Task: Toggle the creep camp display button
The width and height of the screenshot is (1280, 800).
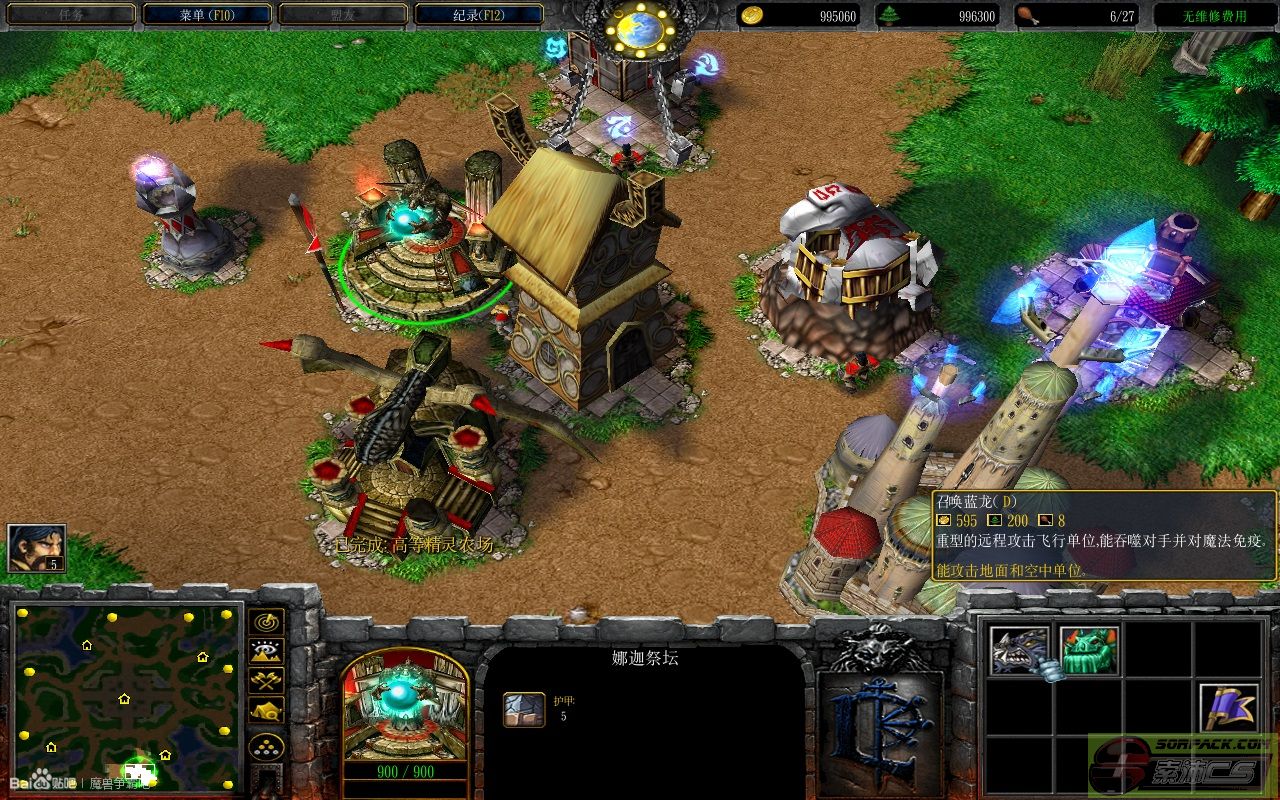Action: pyautogui.click(x=267, y=709)
